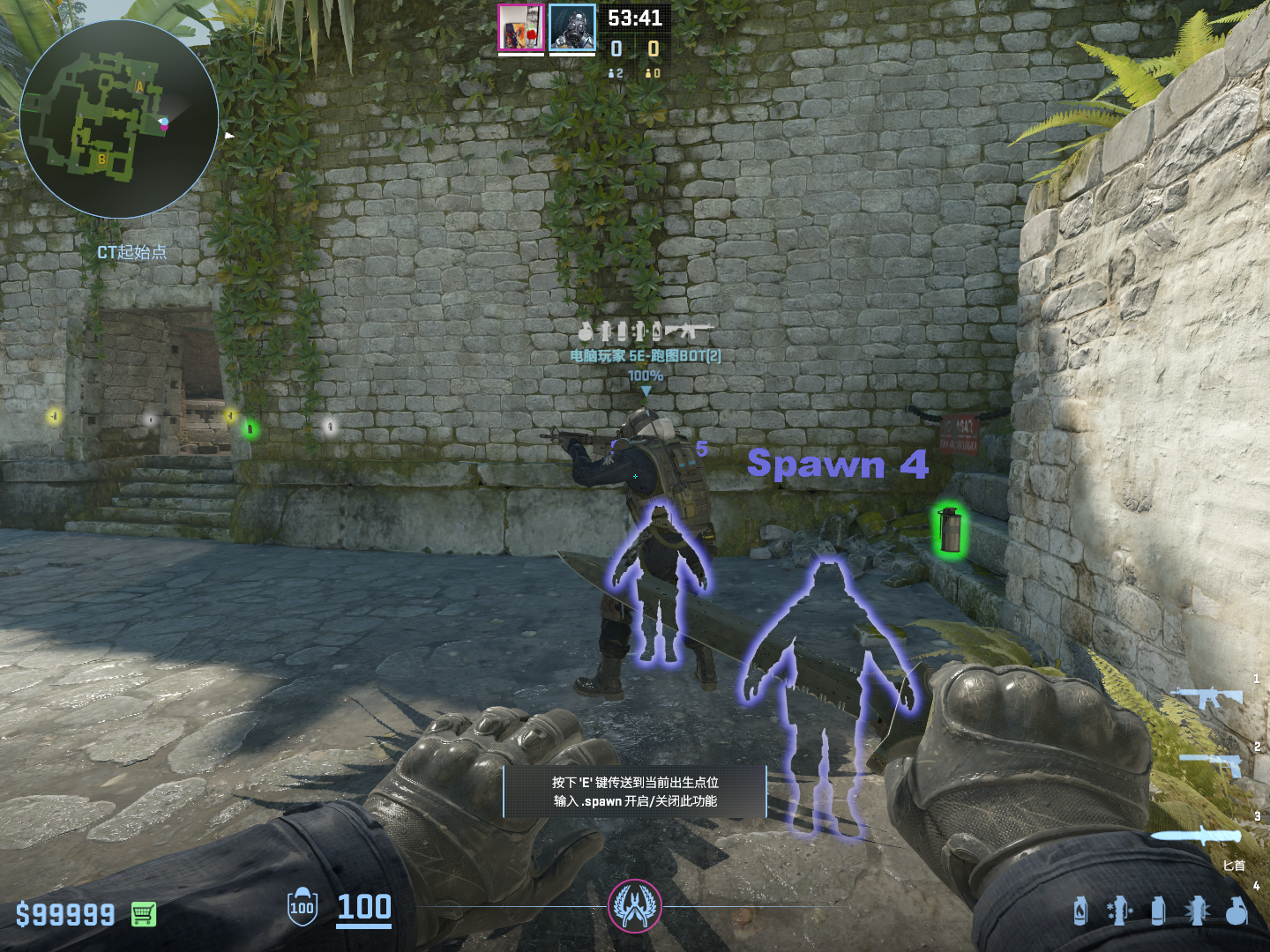Click the circular radar minimap

[x=118, y=119]
